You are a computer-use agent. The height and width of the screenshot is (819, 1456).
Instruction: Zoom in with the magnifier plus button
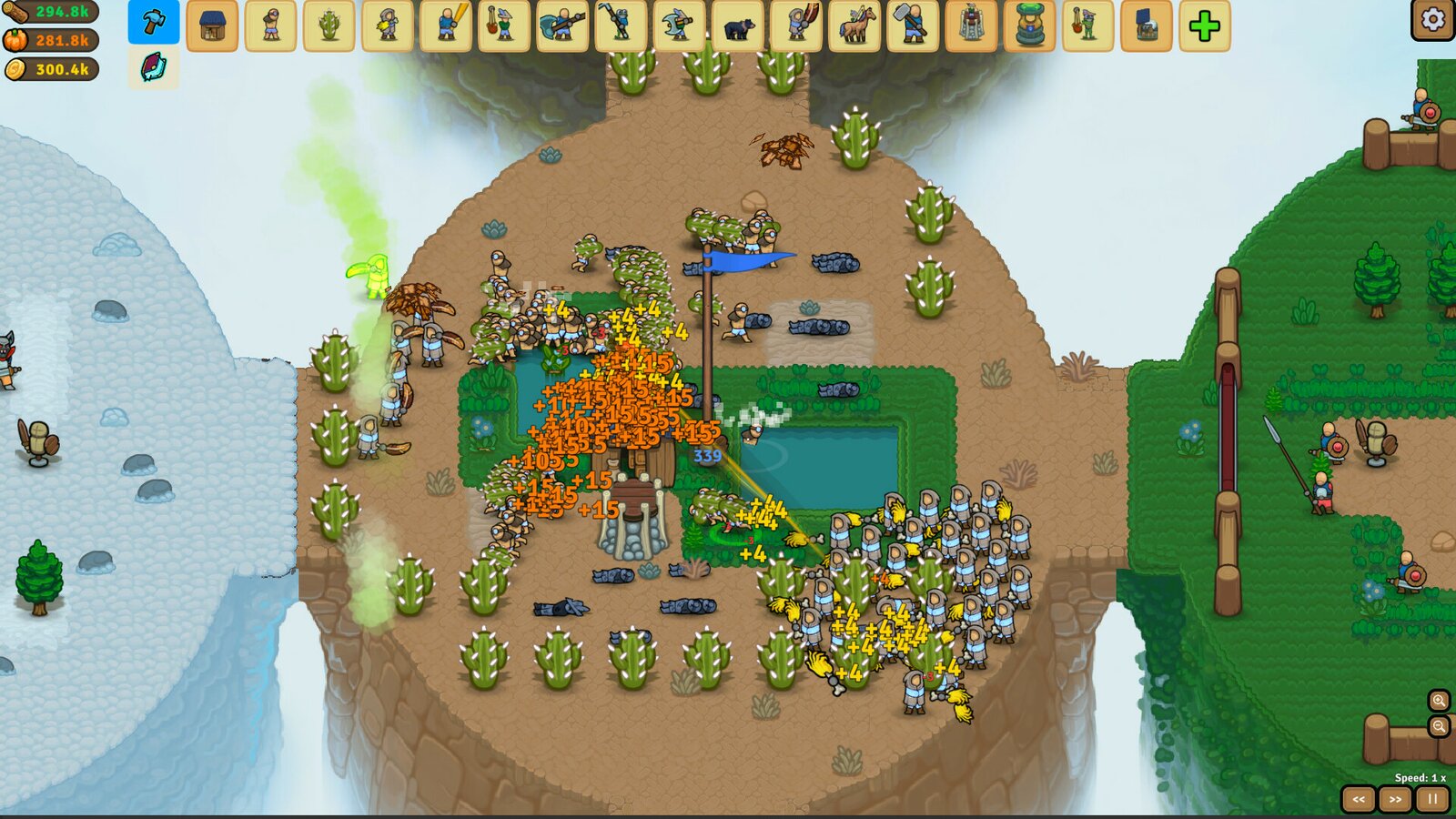(1438, 702)
